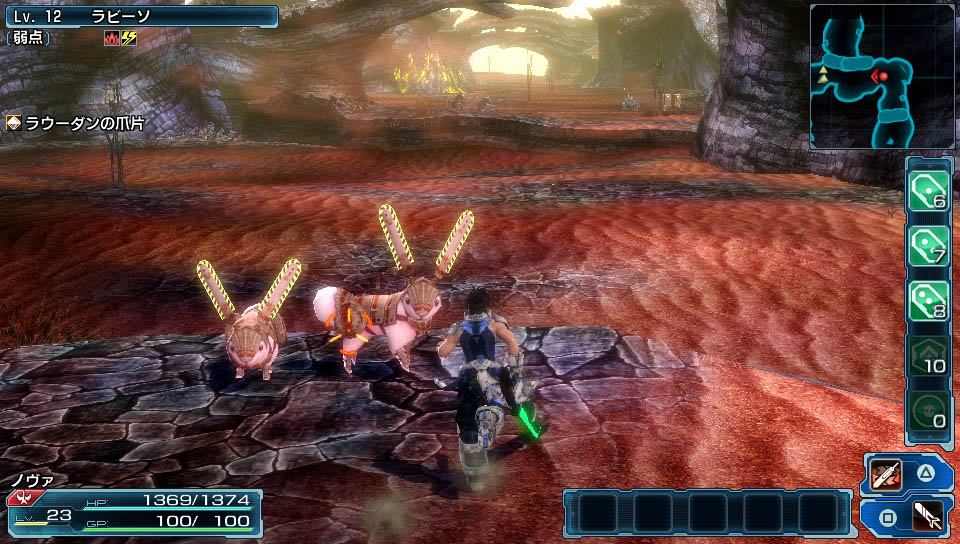Select the dimmed item slot showing 0
Viewport: 960px width, 544px height.
click(927, 410)
